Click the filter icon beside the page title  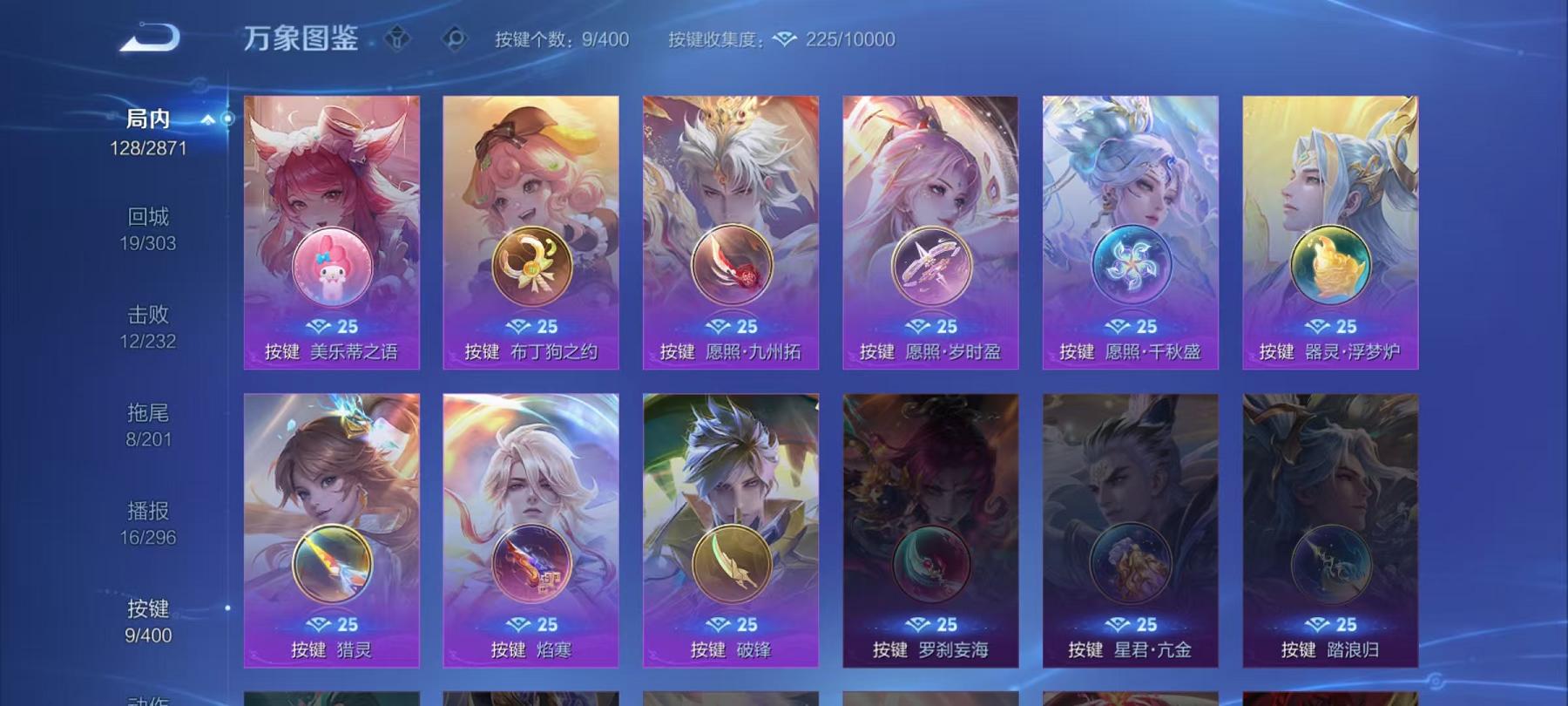[396, 37]
